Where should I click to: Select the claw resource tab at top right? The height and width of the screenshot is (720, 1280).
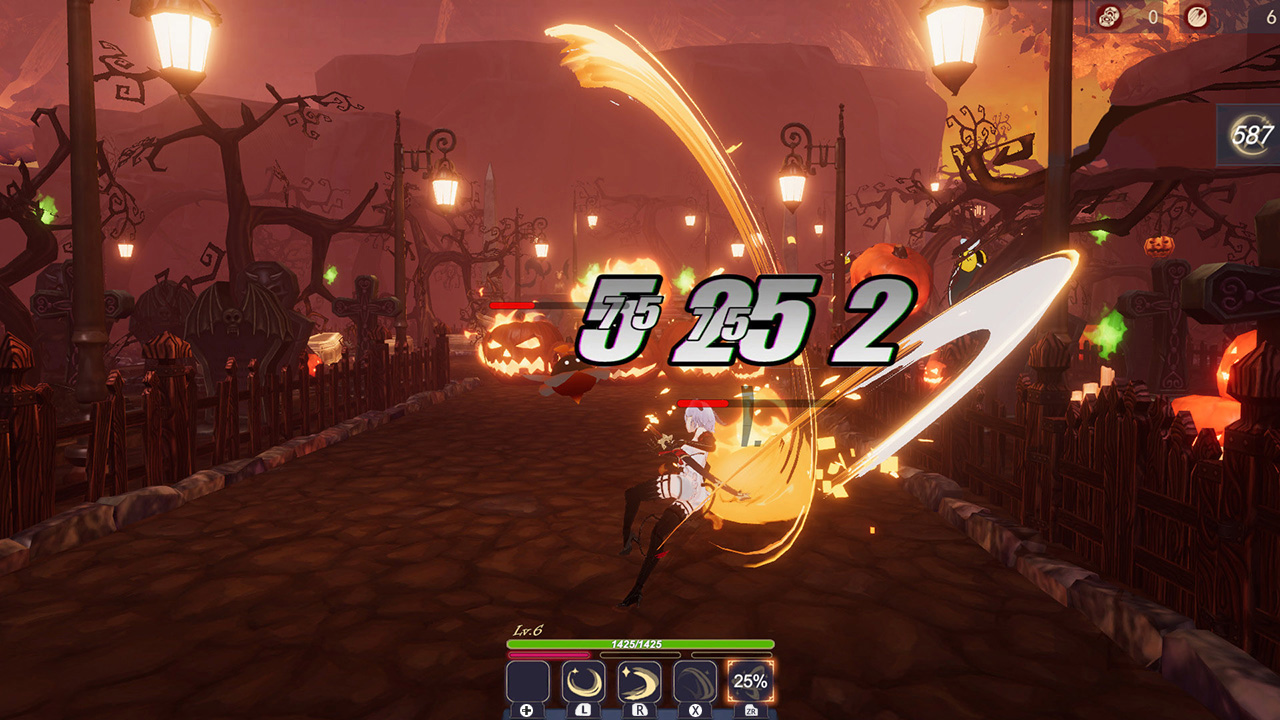click(1197, 16)
